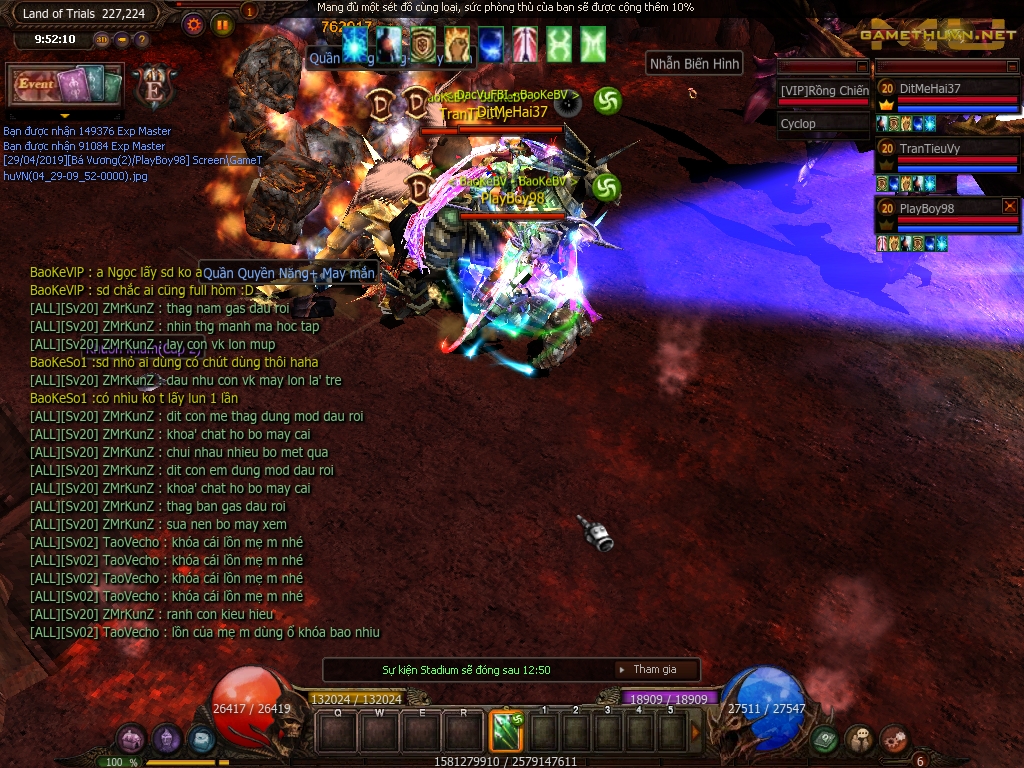Join the Stadium event with Tham gia
The image size is (1024, 768).
click(654, 670)
